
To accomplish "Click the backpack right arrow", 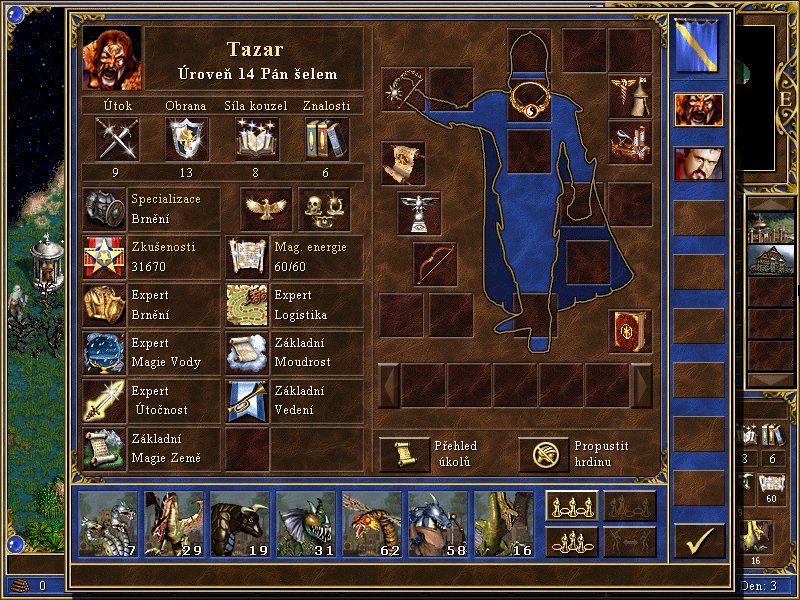I will coord(641,385).
